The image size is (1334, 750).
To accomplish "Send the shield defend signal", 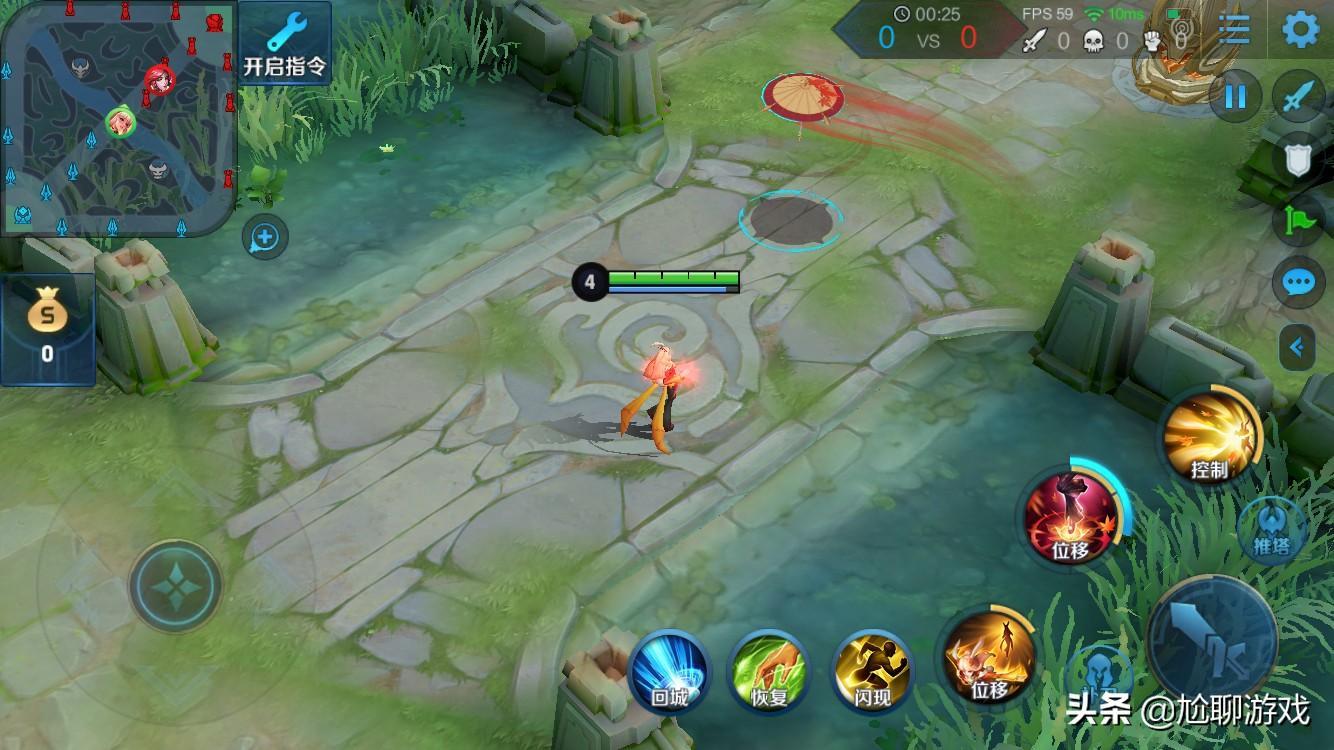I will pyautogui.click(x=1298, y=158).
